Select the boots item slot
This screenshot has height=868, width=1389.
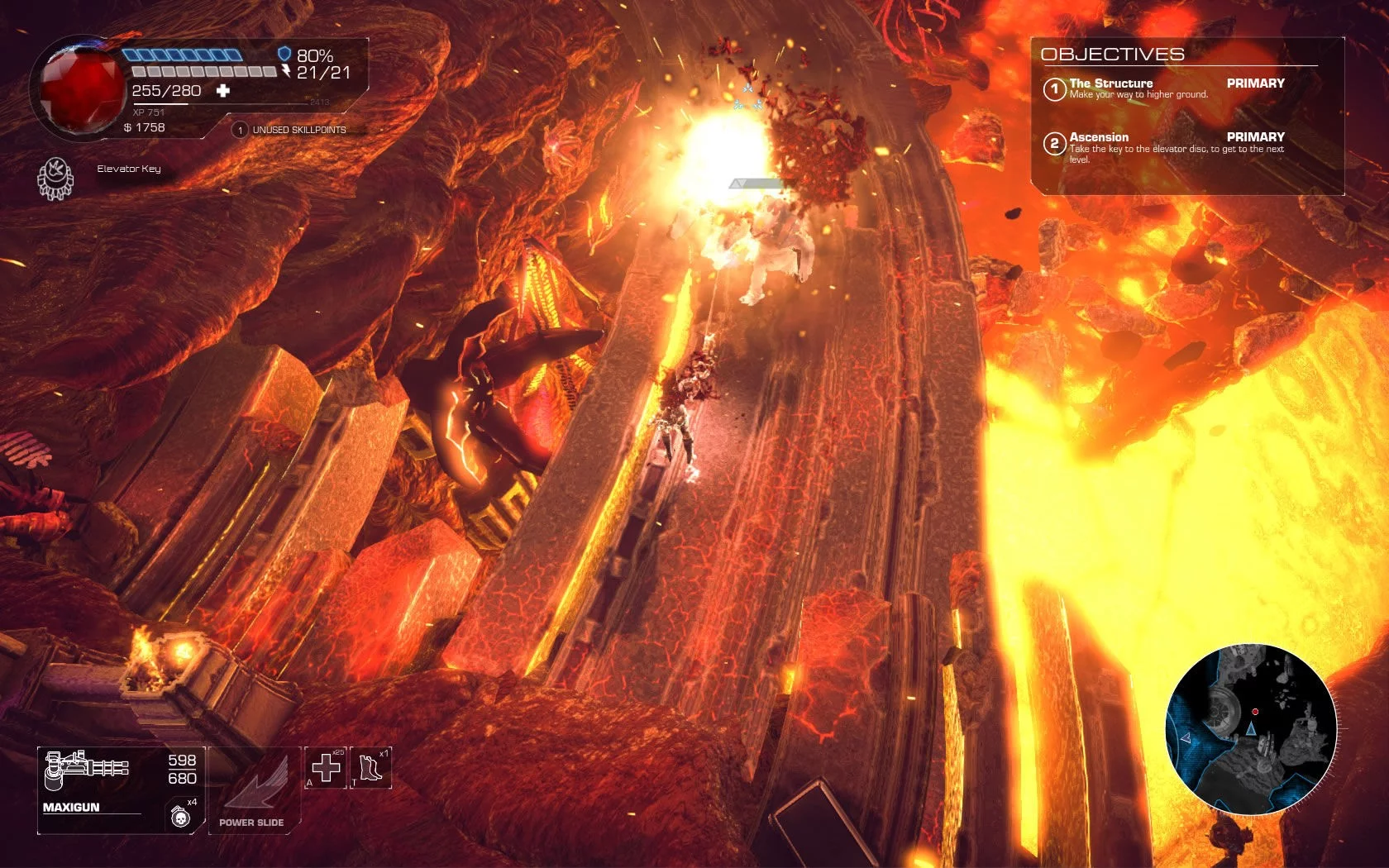click(x=371, y=768)
